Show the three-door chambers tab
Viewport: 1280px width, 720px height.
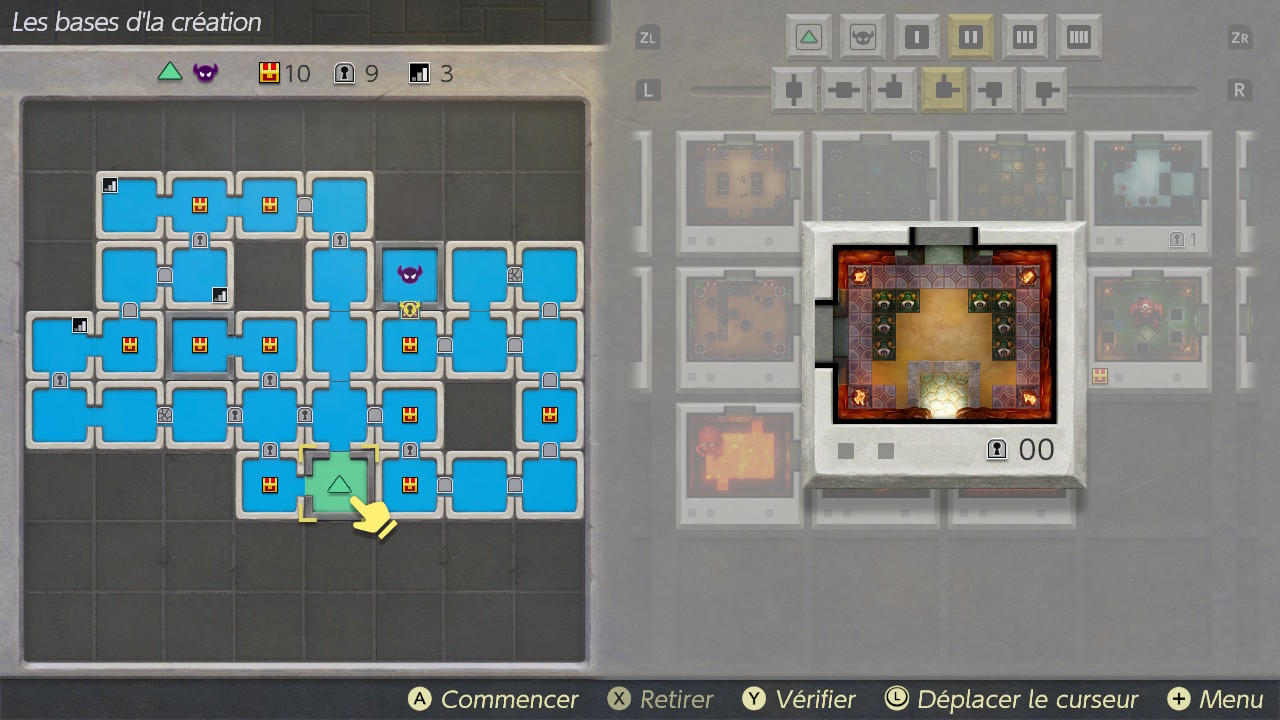pyautogui.click(x=1024, y=38)
